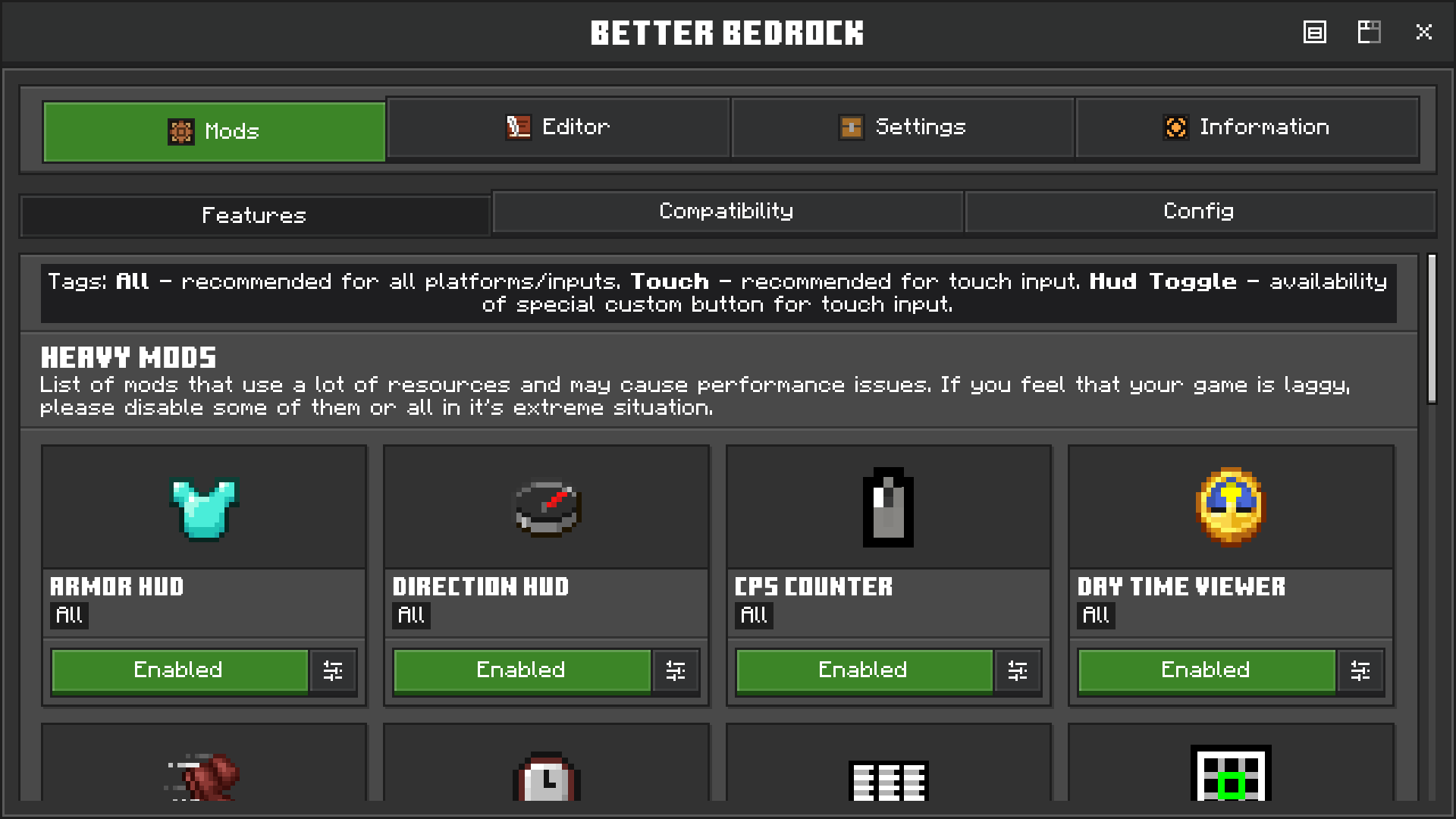Click the mods list scrollbar
This screenshot has width=1456, height=819.
coord(1432,329)
